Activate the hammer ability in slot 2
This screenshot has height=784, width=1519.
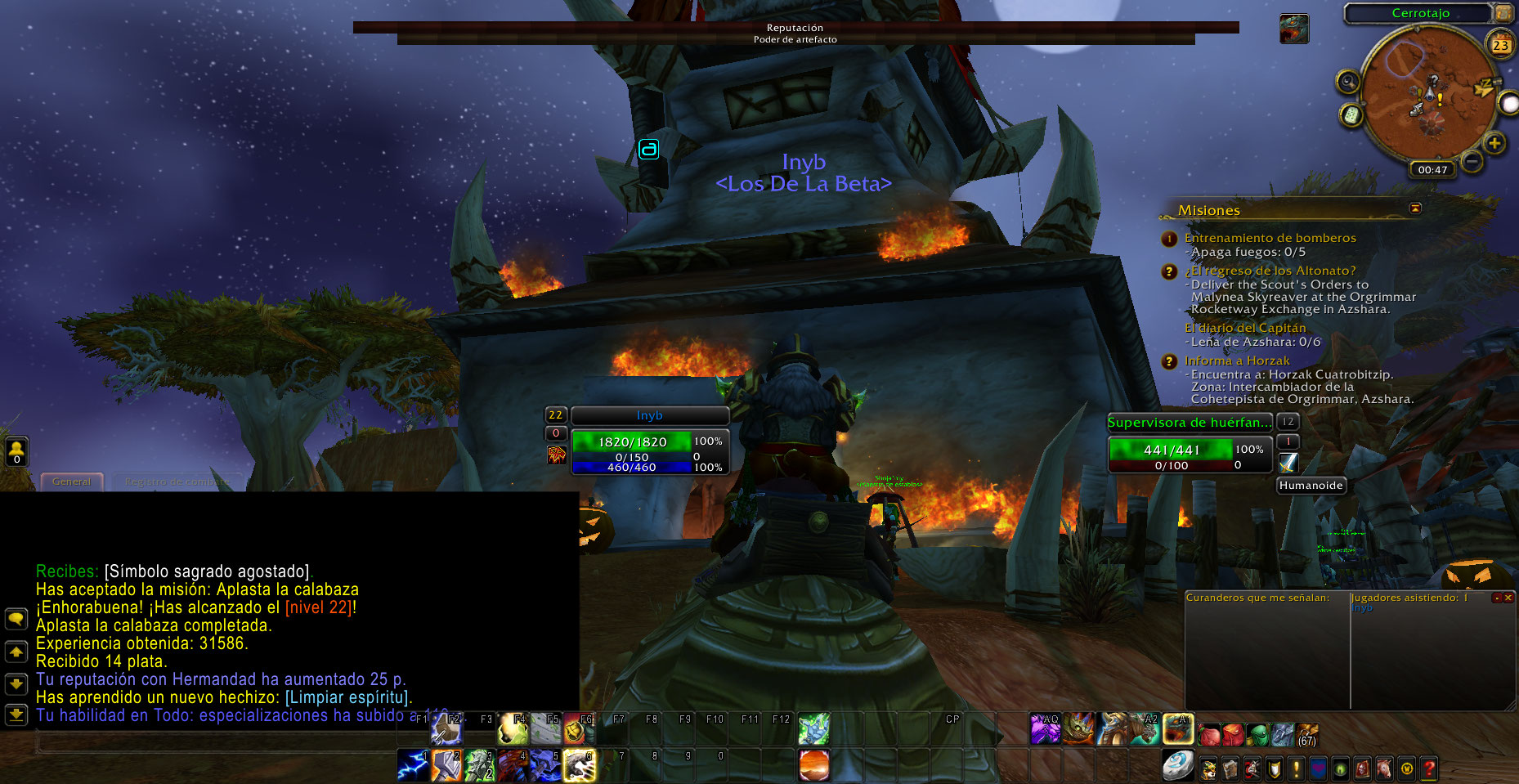point(446,765)
